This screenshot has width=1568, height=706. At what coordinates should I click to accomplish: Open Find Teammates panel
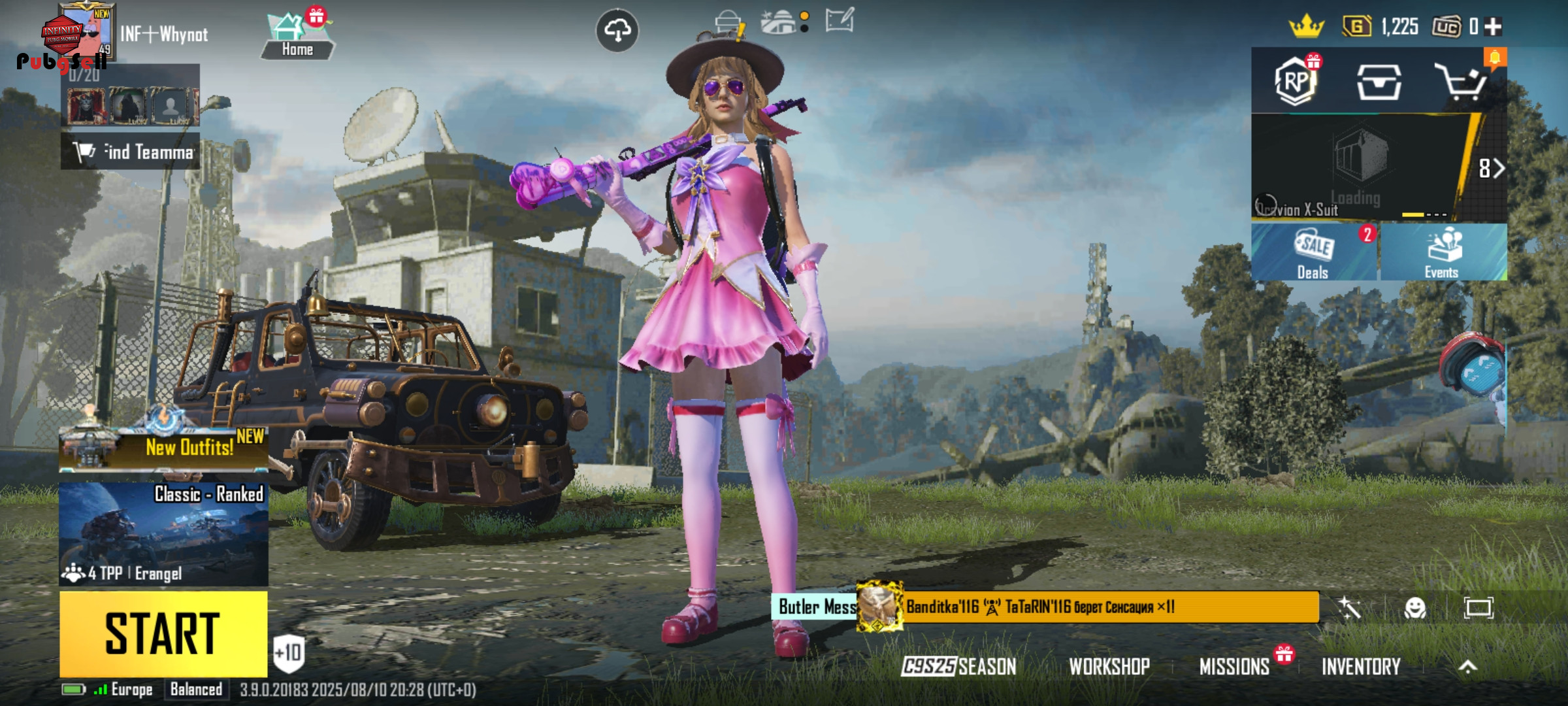tap(131, 152)
